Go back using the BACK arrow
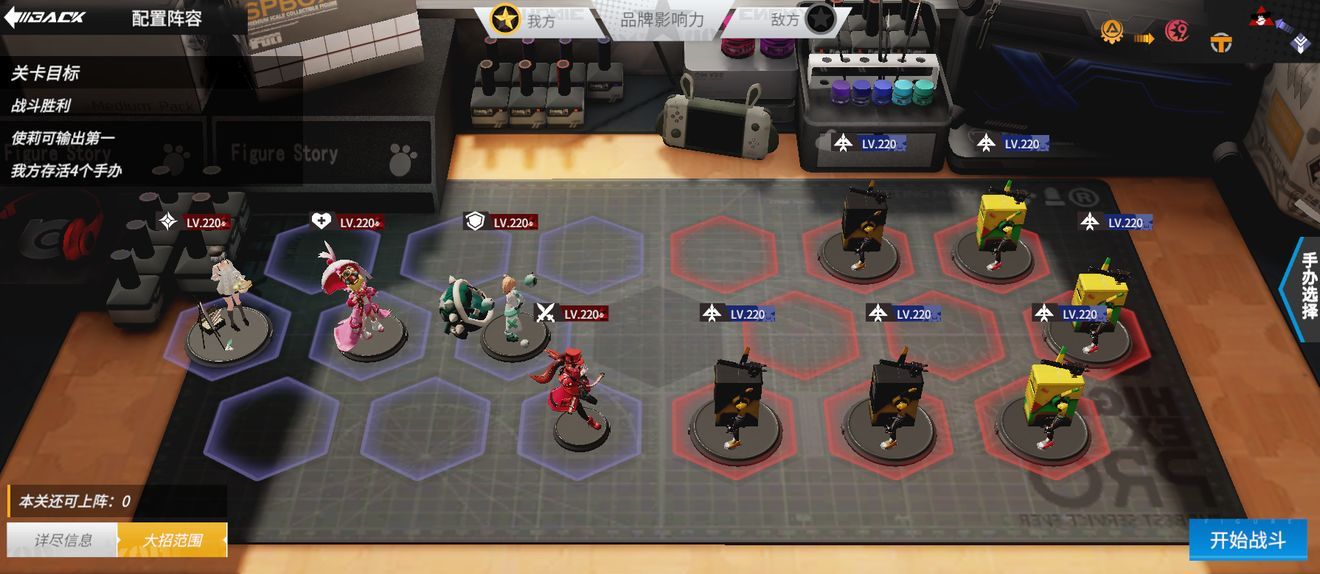1320x574 pixels. [46, 18]
